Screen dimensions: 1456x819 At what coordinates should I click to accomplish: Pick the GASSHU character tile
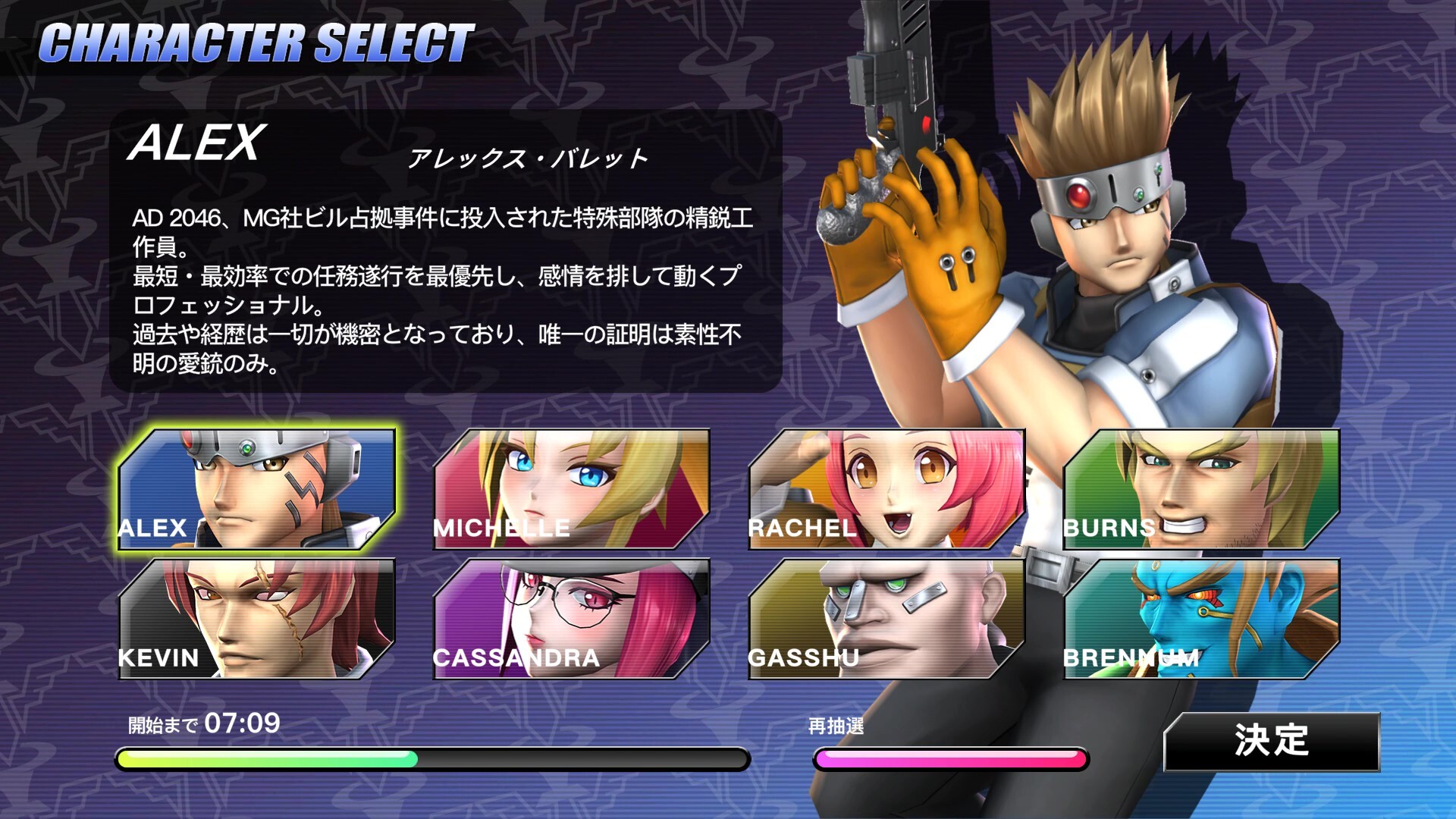886,619
